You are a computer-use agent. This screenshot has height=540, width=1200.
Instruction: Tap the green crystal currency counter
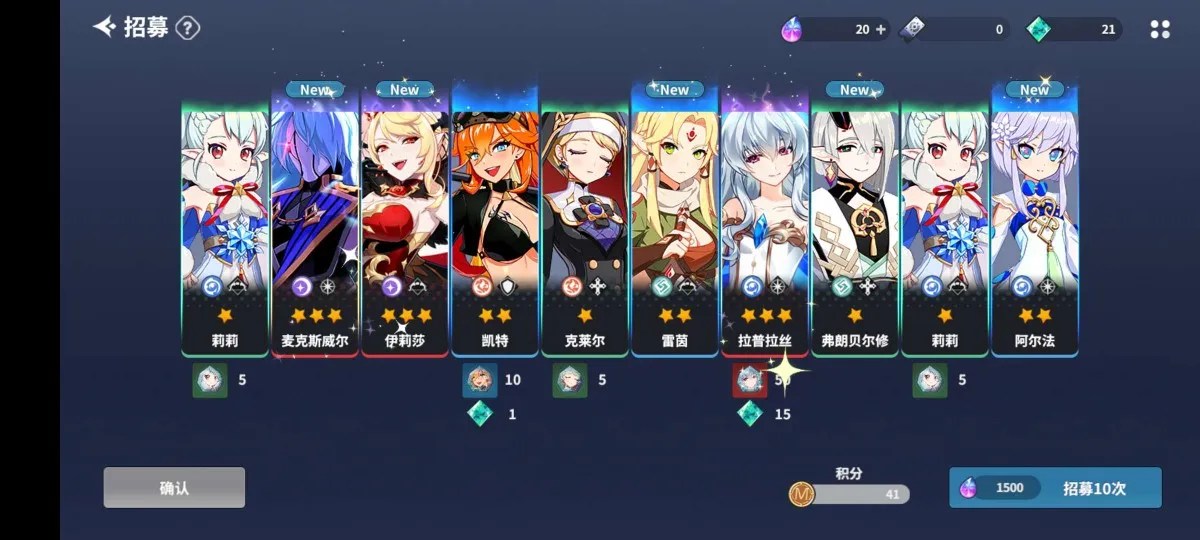coord(1075,30)
